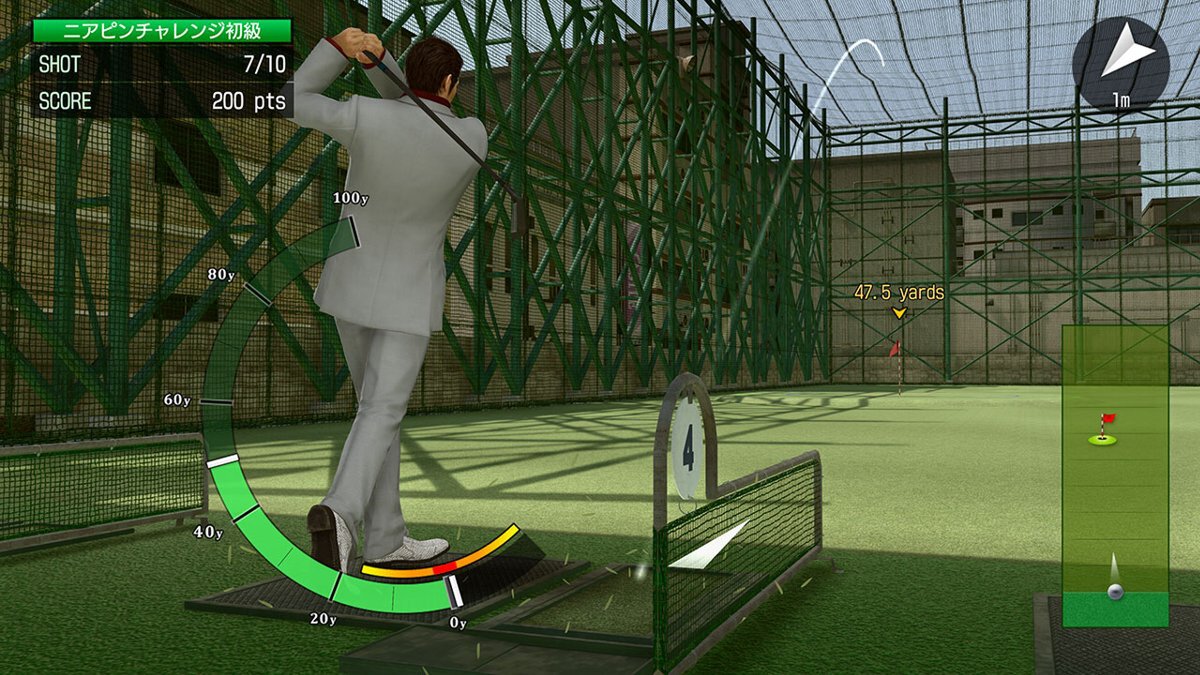Select the course overview minimap

tap(1115, 475)
